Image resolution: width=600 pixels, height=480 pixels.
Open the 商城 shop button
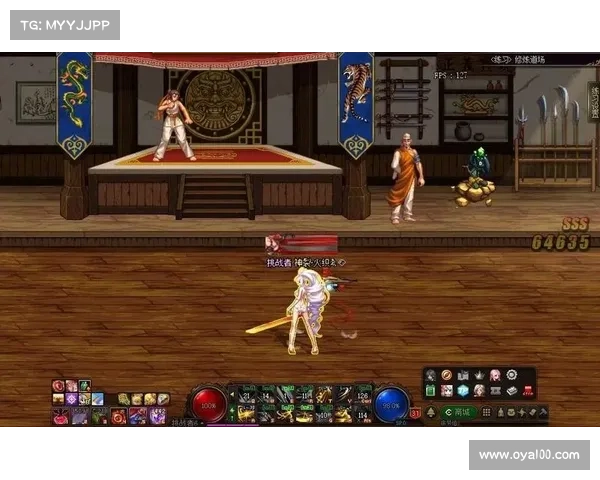pyautogui.click(x=459, y=412)
